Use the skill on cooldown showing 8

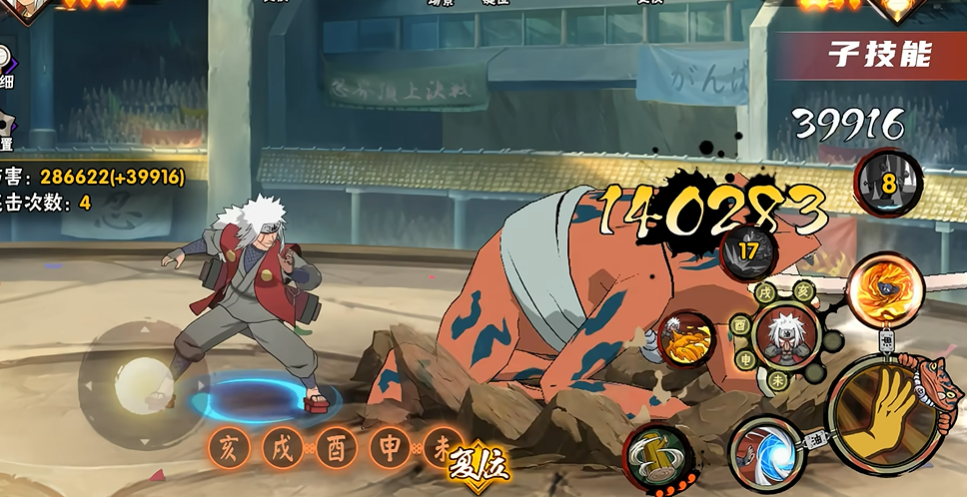tap(887, 183)
